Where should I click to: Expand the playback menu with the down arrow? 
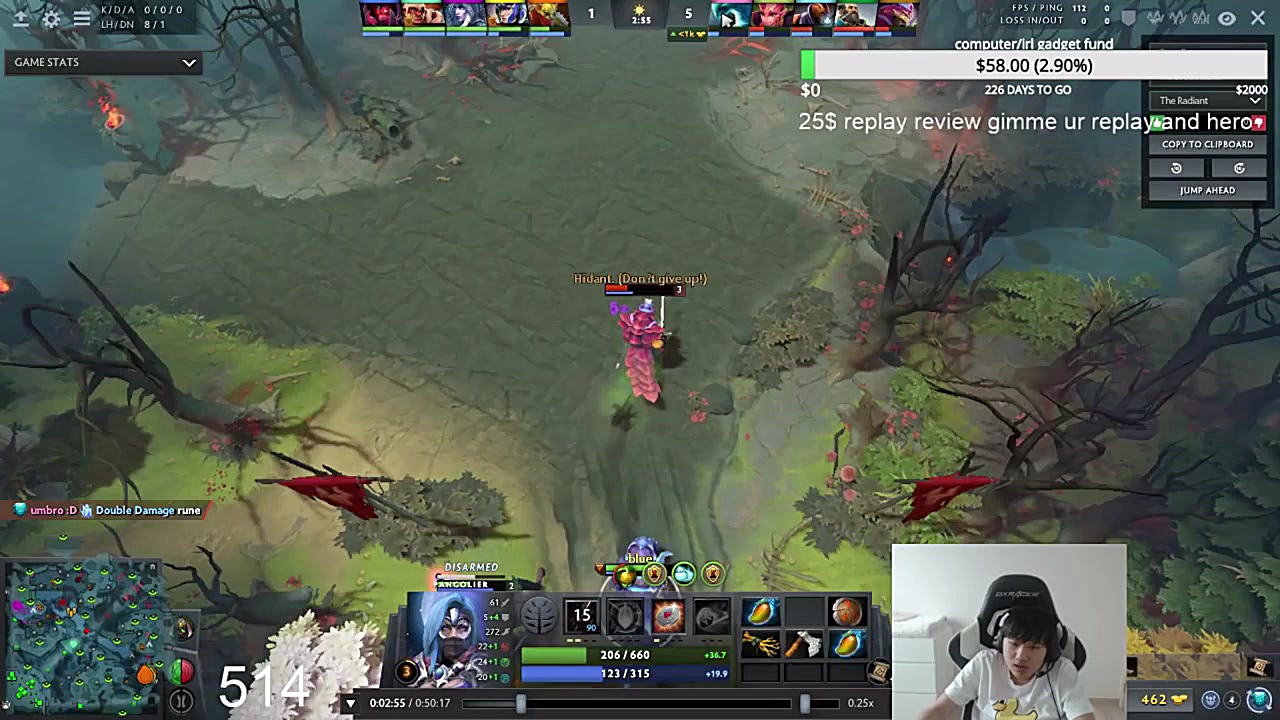click(350, 702)
